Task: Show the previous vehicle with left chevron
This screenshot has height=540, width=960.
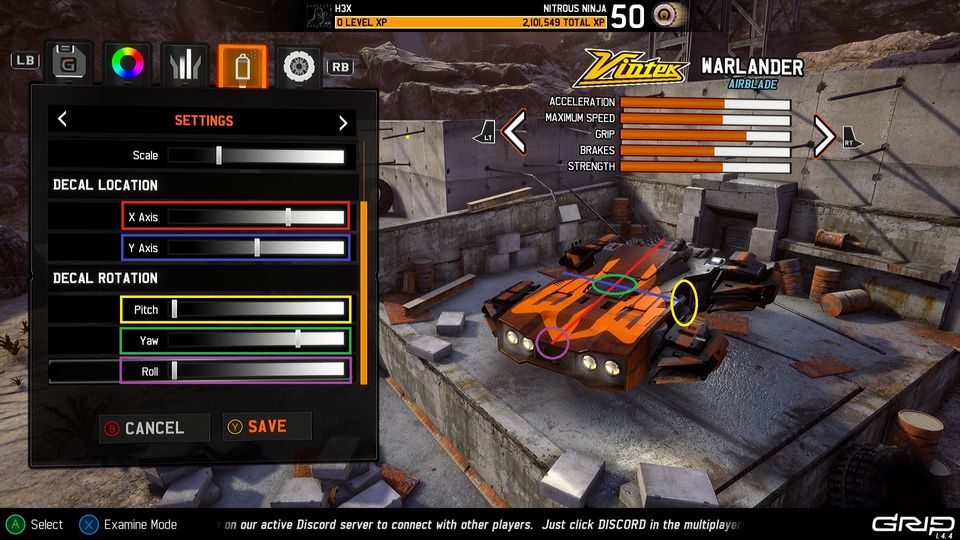Action: (514, 133)
